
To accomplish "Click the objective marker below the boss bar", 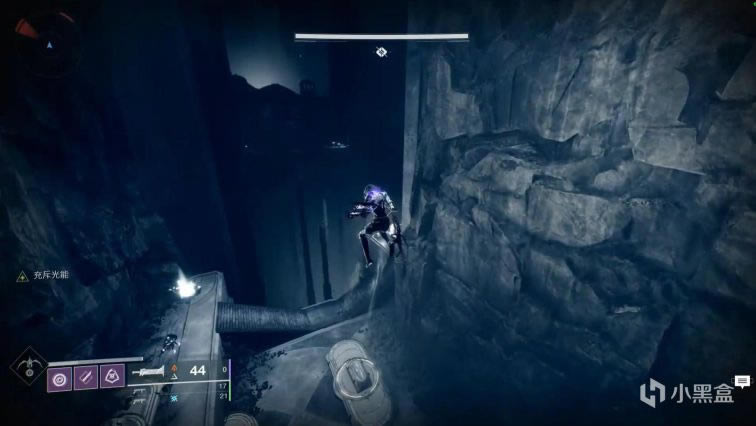I will [381, 51].
